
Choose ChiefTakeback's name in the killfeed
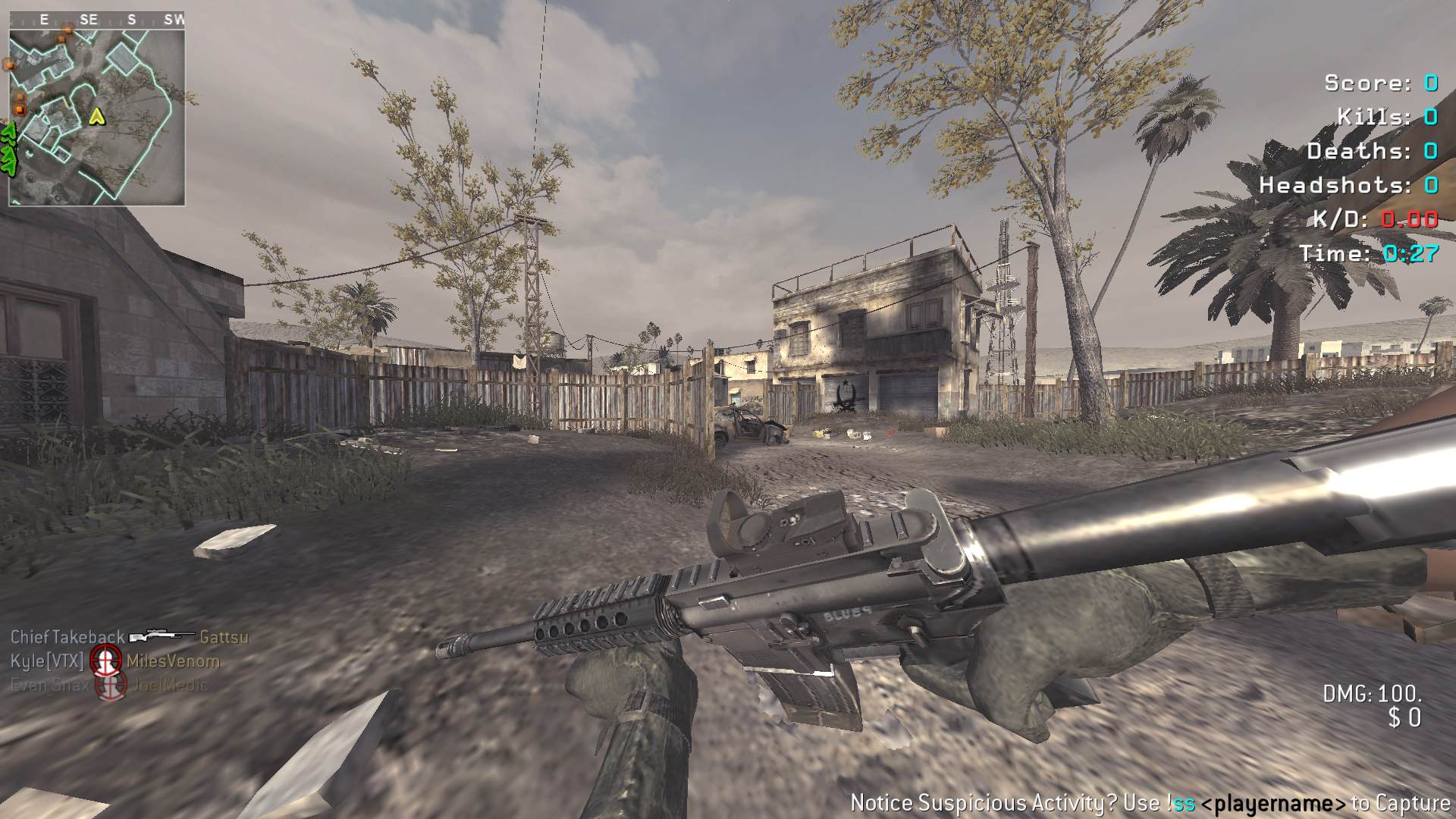pyautogui.click(x=67, y=637)
